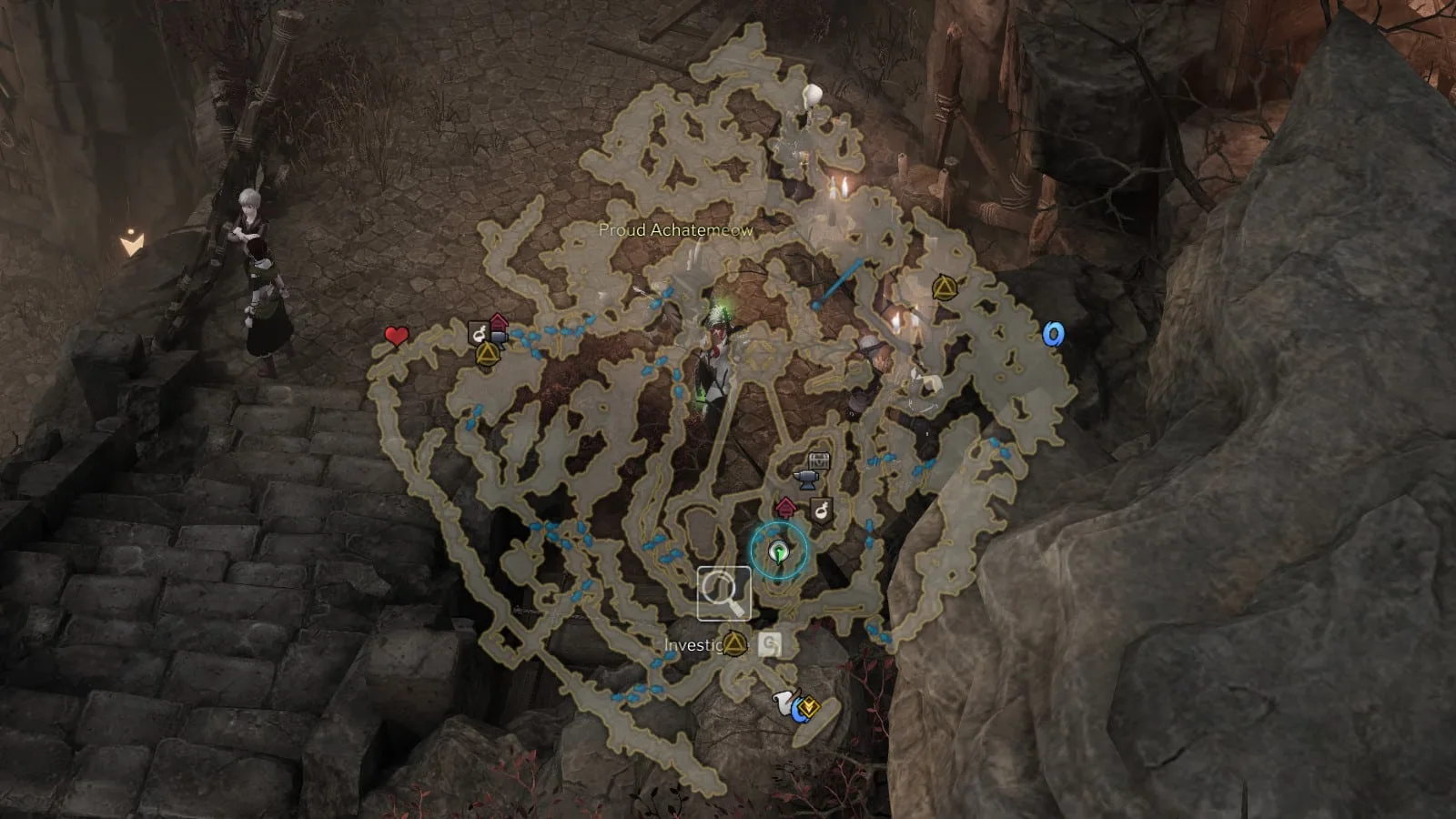Click the triangle marker nearest the blue portal
The height and width of the screenshot is (819, 1456).
click(x=943, y=288)
